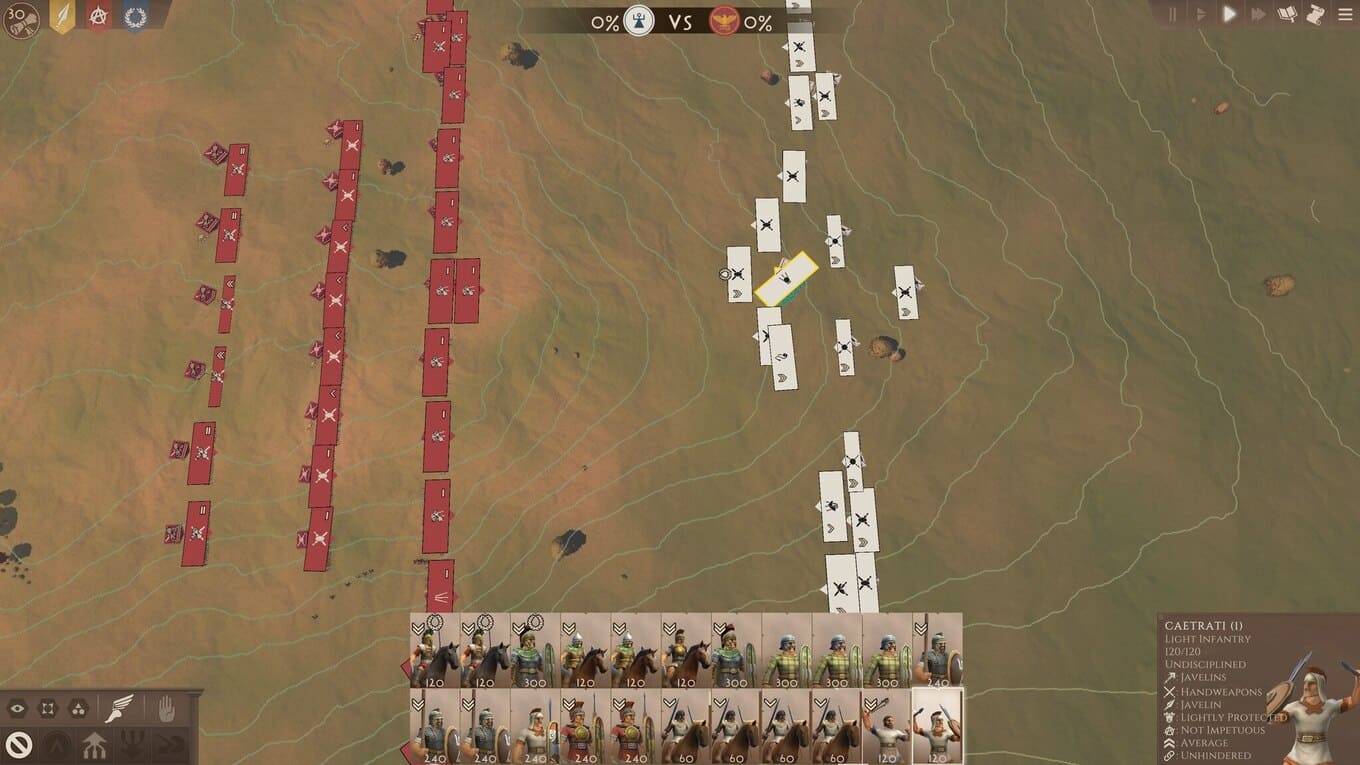The height and width of the screenshot is (765, 1360).
Task: Toggle the eye view hexagon button
Action: (17, 709)
